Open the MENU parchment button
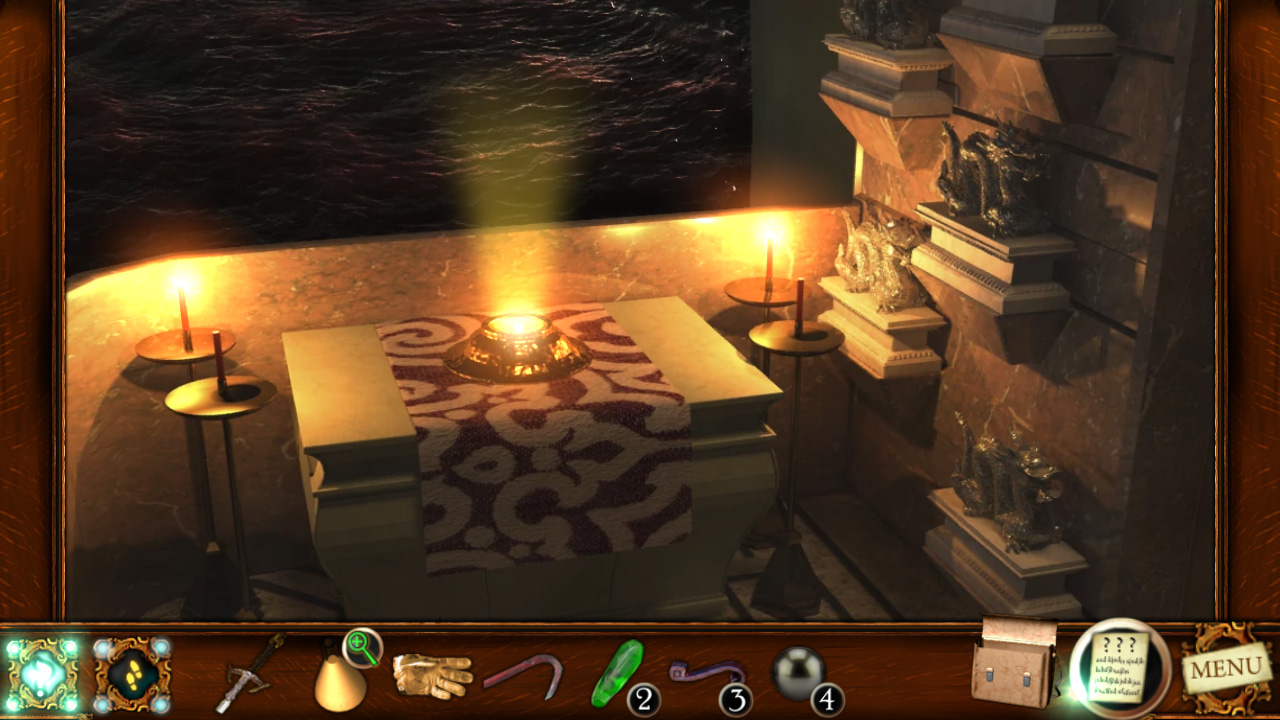Viewport: 1280px width, 720px height. pos(1227,670)
